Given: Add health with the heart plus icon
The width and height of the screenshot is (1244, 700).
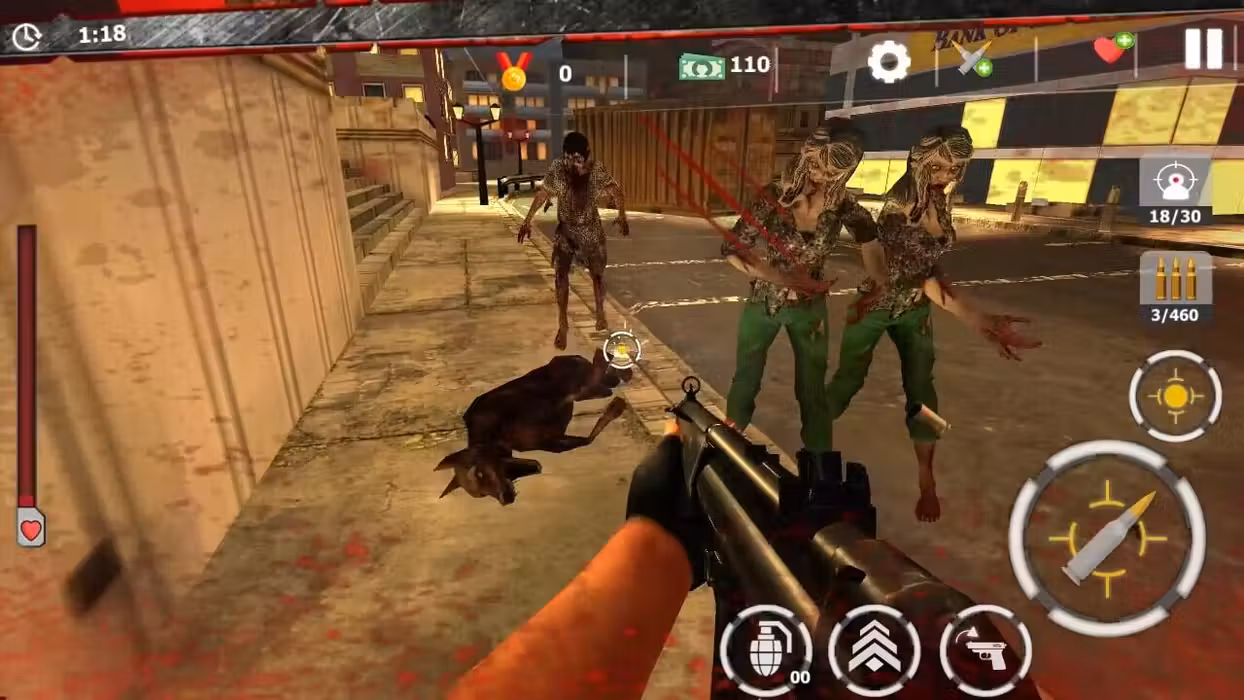Looking at the screenshot, I should coord(1112,49).
